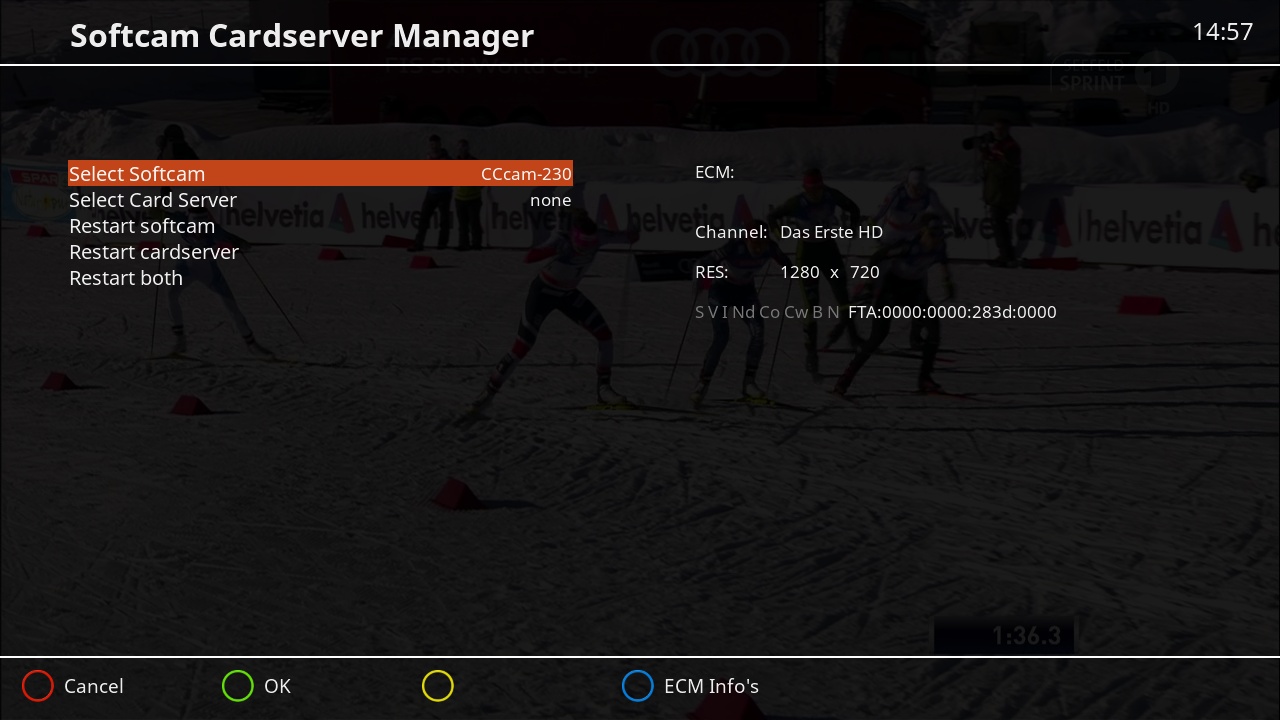Toggle the V softcam status flag
Viewport: 1280px width, 720px height.
(x=714, y=312)
